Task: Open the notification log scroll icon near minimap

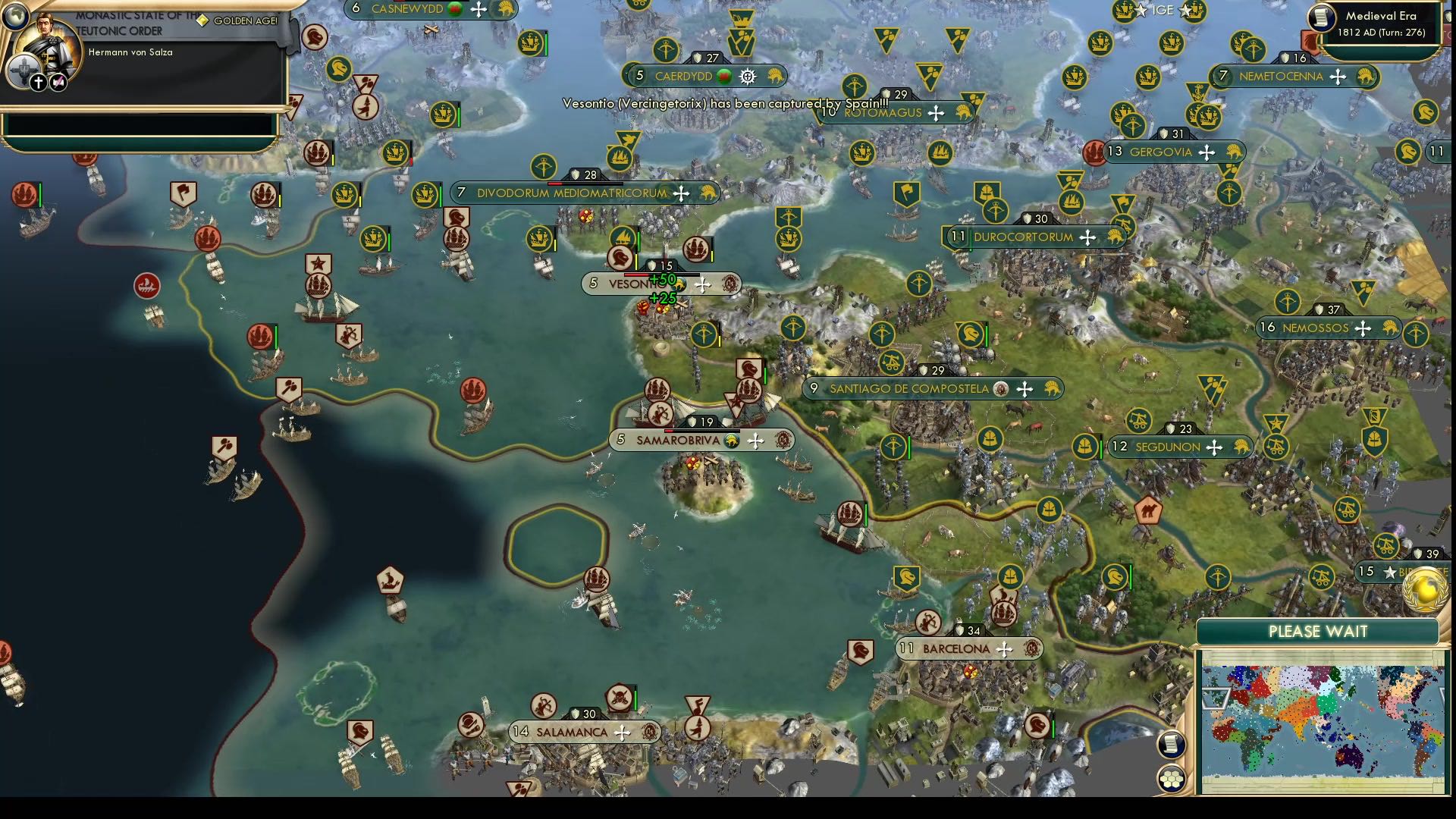Action: [1172, 746]
